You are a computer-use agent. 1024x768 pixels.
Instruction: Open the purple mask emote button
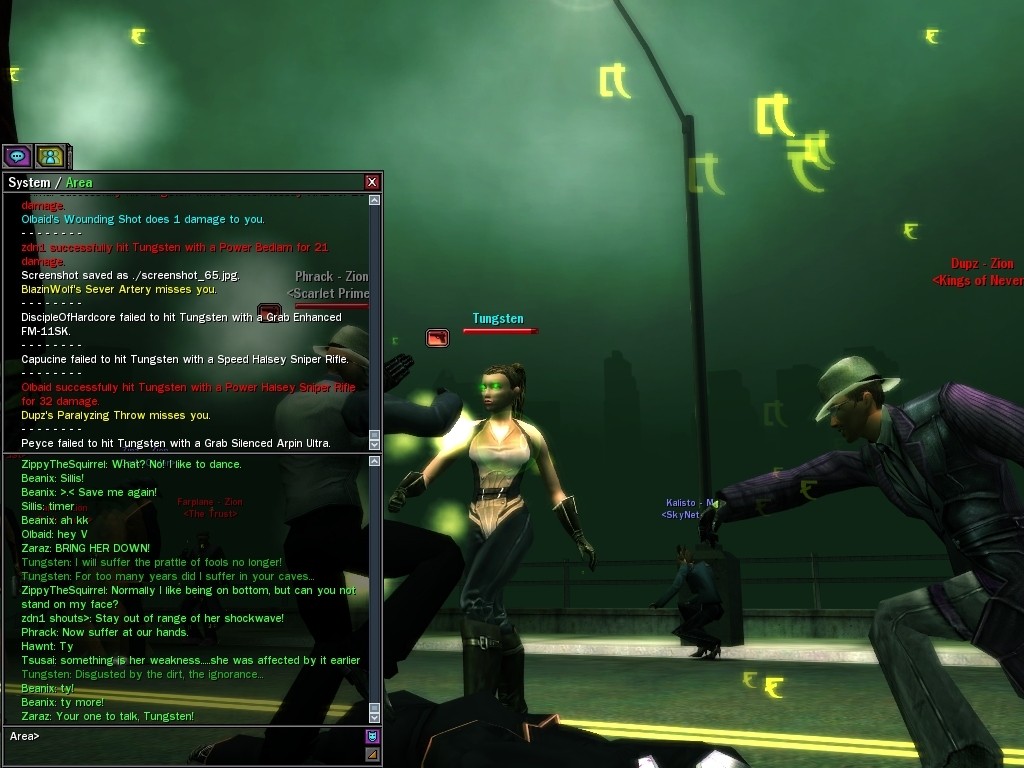click(x=372, y=737)
